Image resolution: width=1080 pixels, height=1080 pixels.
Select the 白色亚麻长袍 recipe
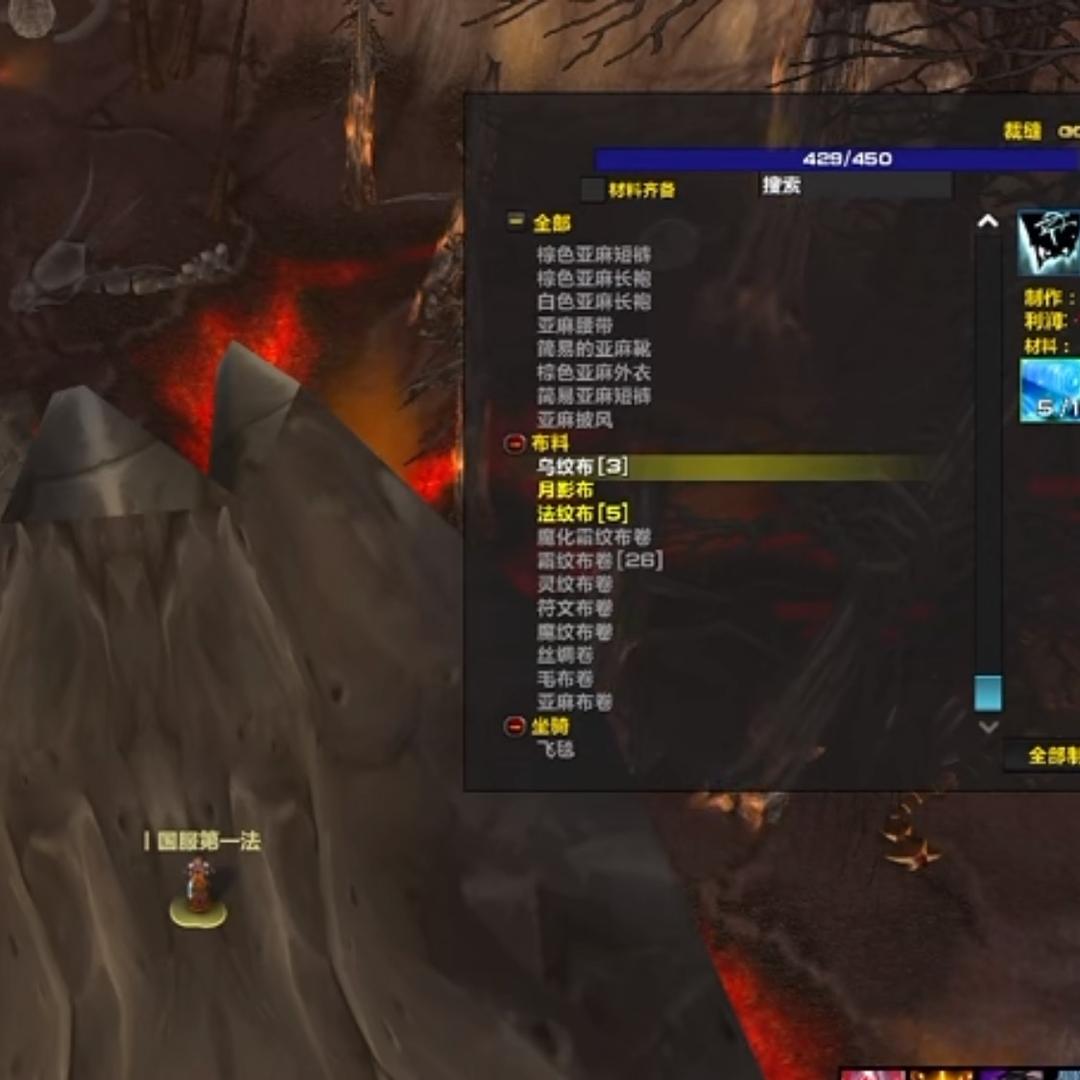click(594, 302)
